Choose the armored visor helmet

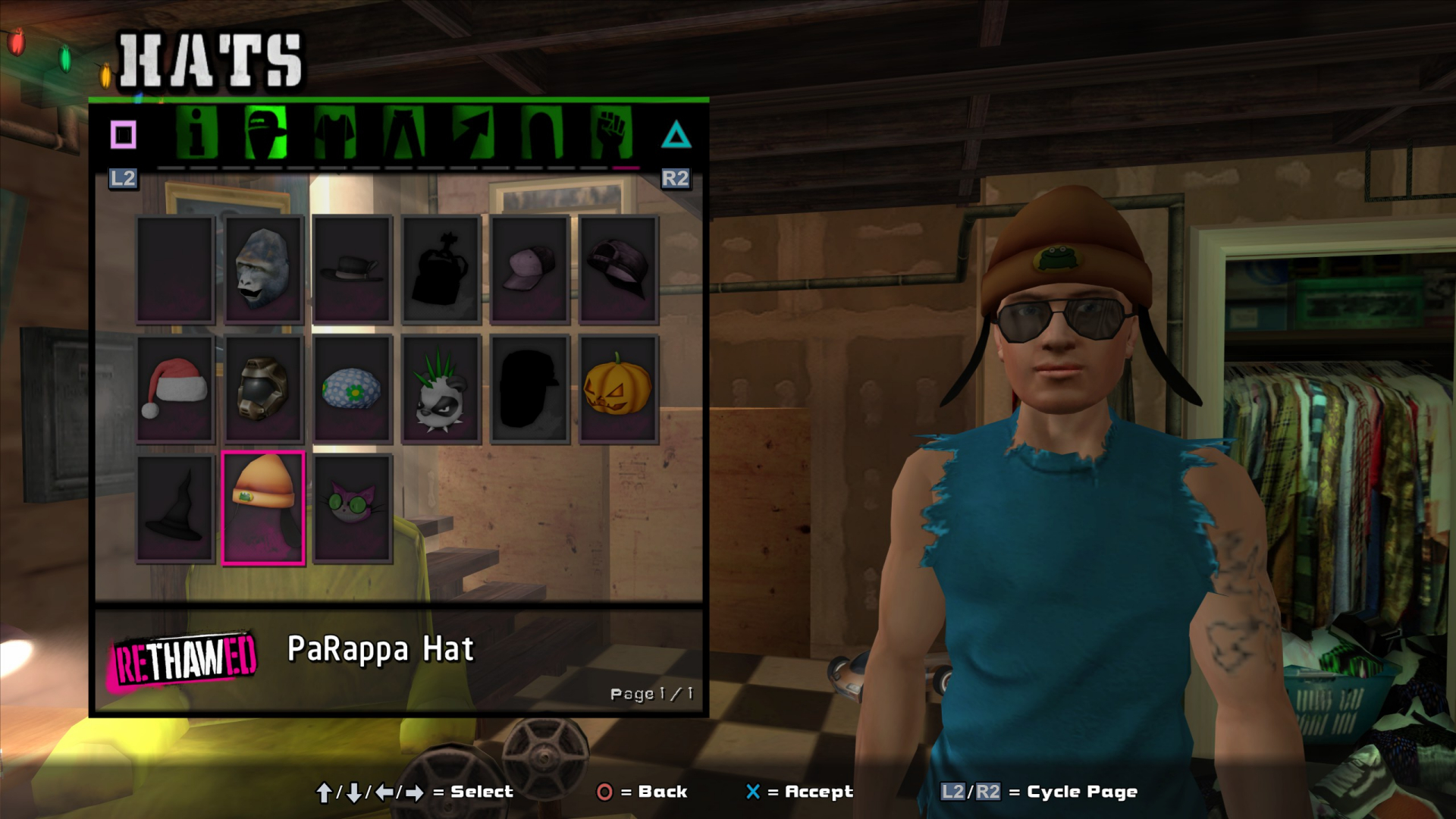pyautogui.click(x=263, y=389)
